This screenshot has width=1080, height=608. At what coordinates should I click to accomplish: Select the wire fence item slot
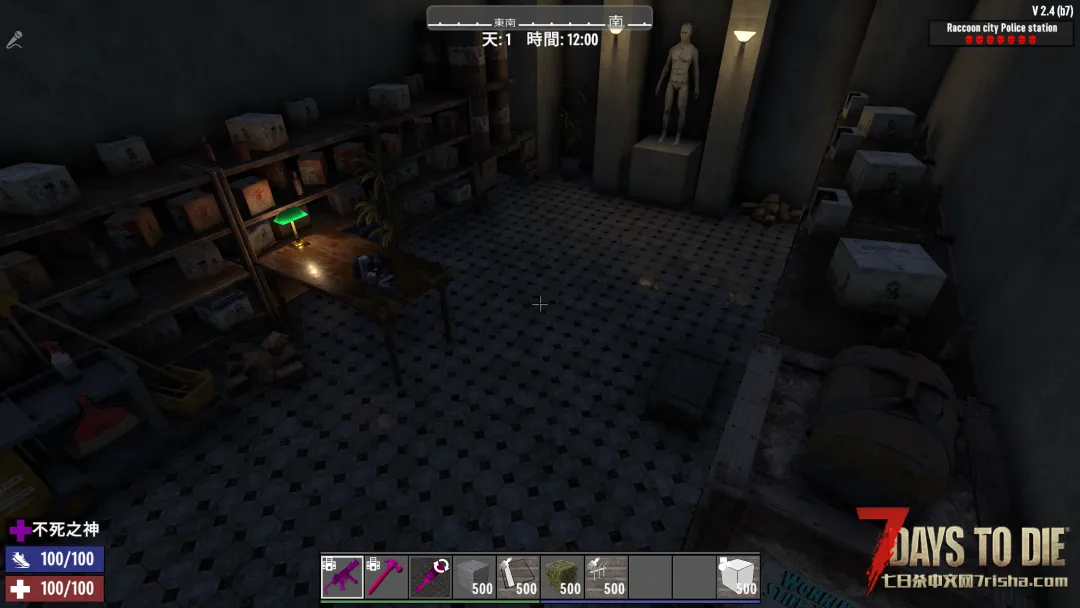[606, 577]
